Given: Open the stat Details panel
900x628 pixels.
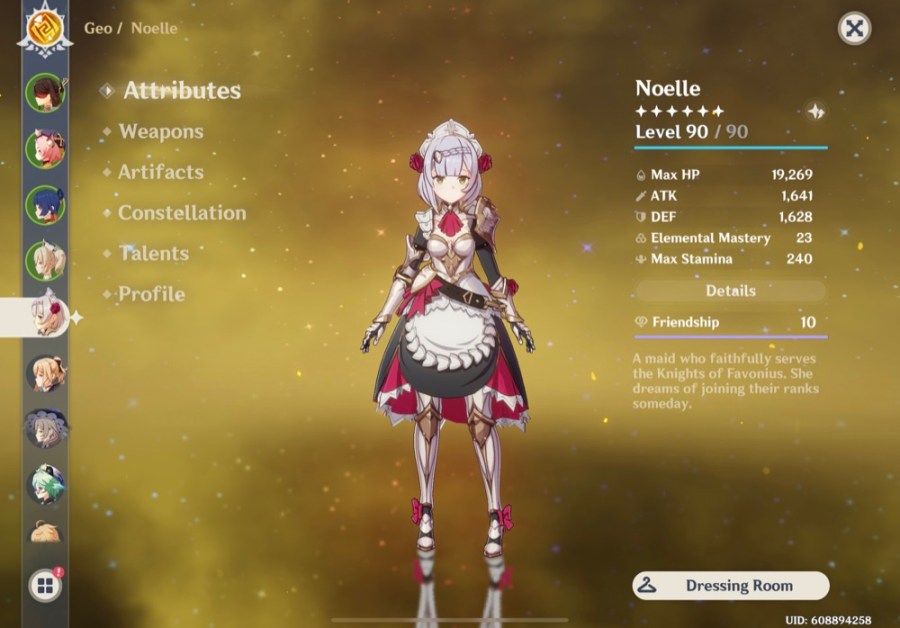Looking at the screenshot, I should pyautogui.click(x=731, y=291).
